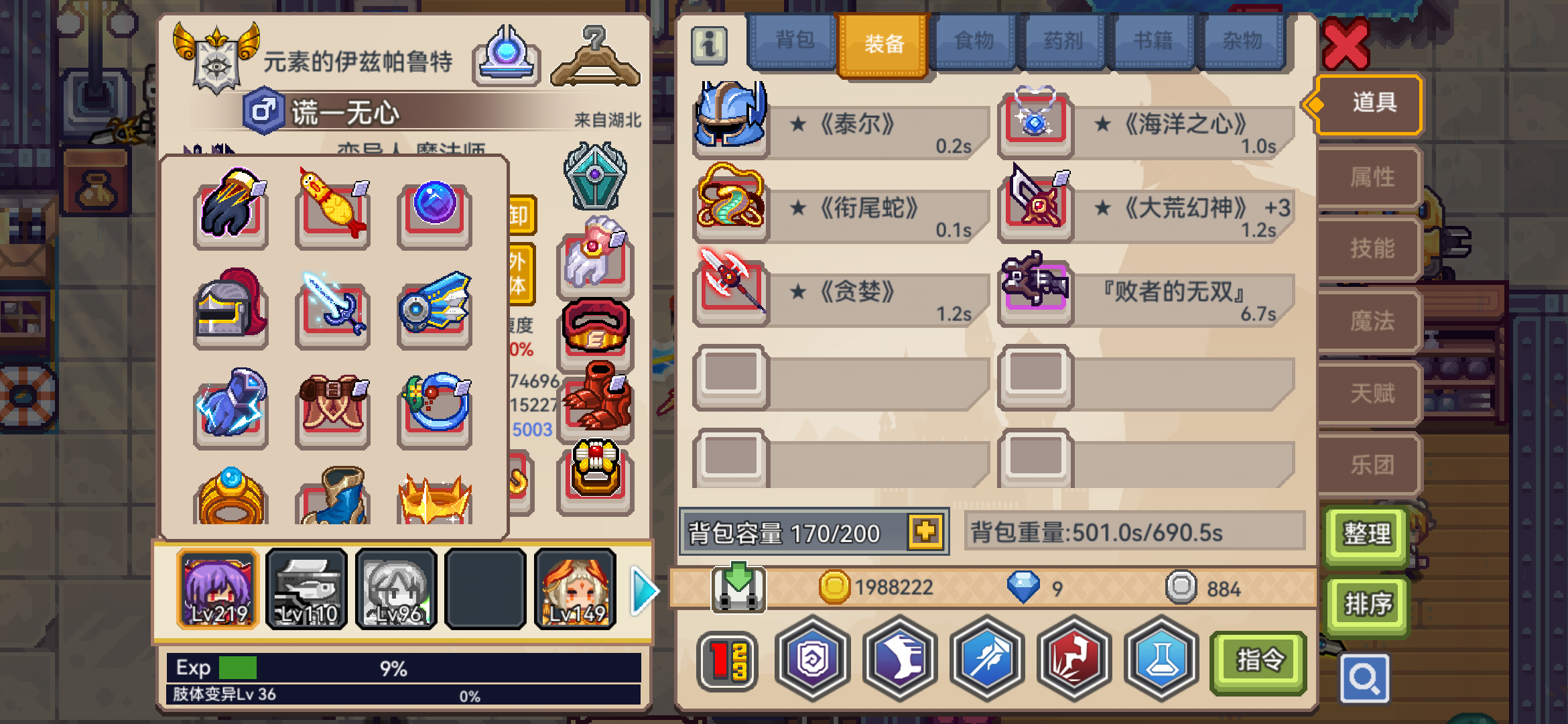The height and width of the screenshot is (724, 1568).
Task: Open the info button above the tabs
Action: click(708, 44)
